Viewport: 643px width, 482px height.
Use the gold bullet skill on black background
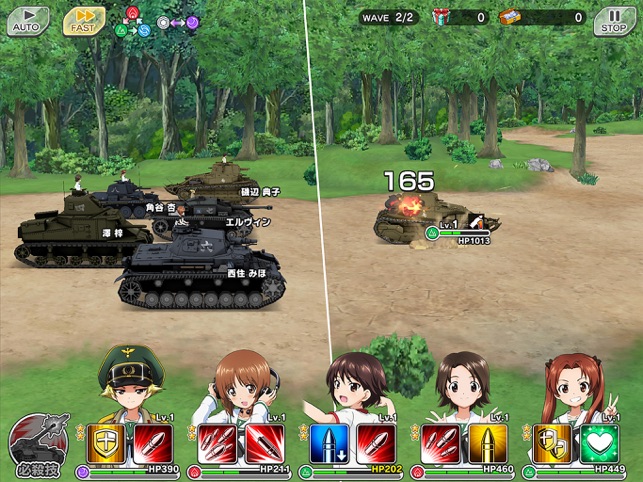[x=487, y=443]
